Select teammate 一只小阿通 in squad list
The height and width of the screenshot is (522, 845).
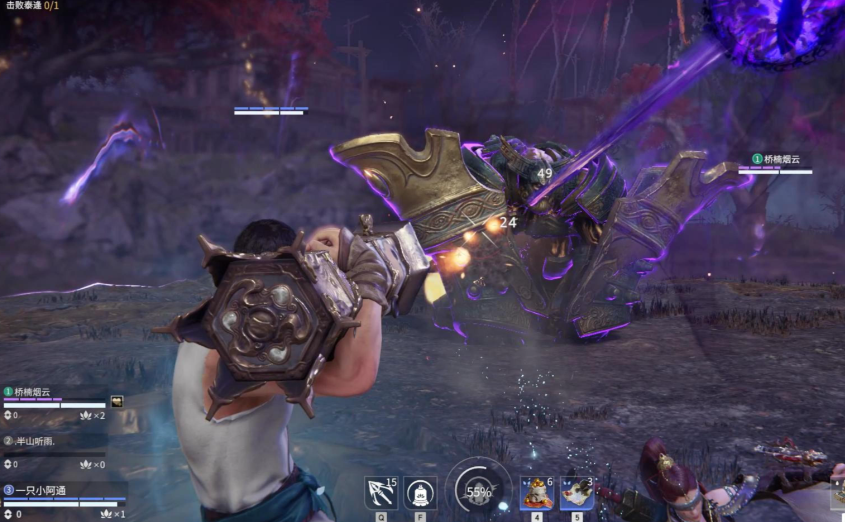pyautogui.click(x=40, y=490)
